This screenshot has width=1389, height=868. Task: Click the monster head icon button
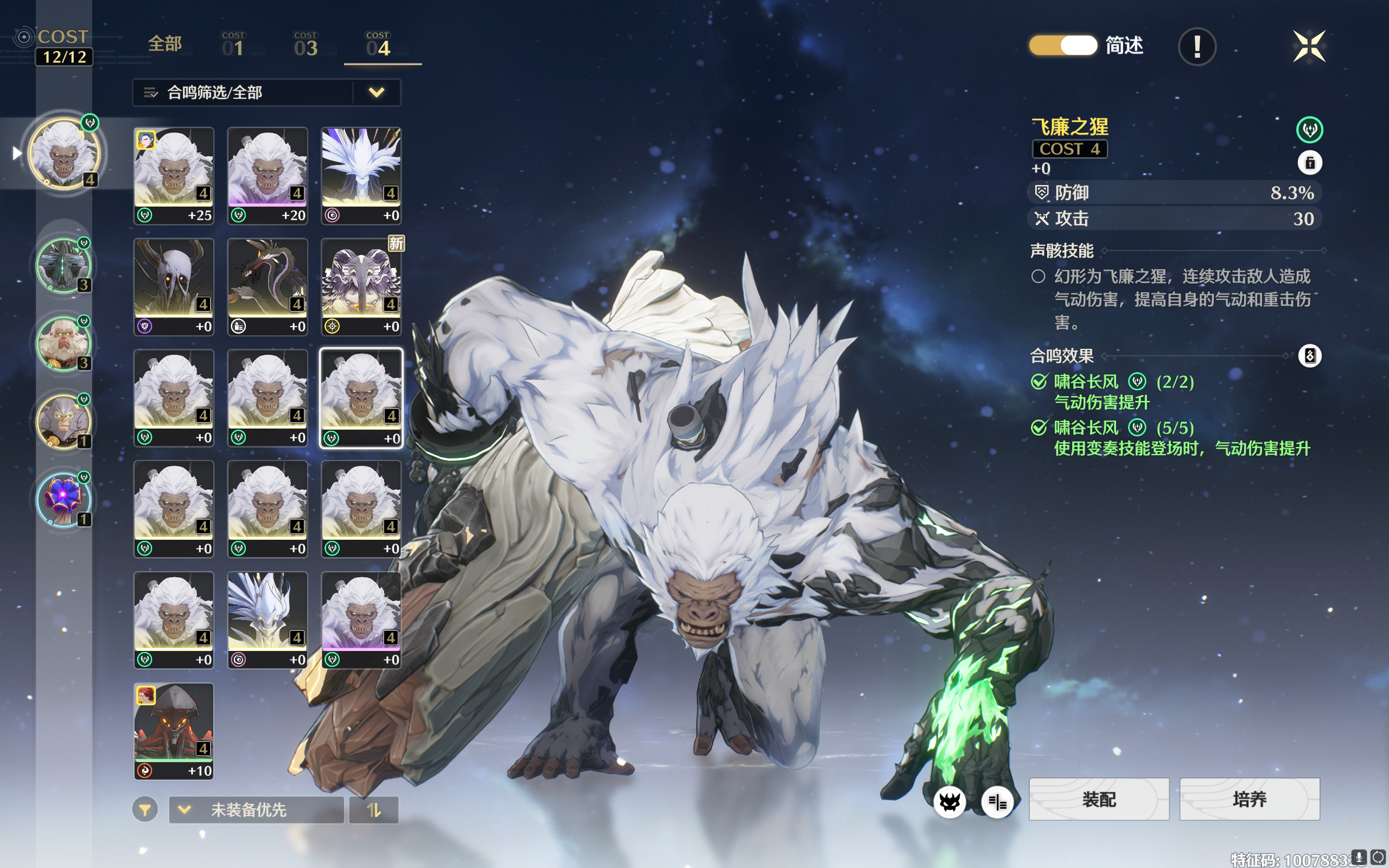point(950,801)
